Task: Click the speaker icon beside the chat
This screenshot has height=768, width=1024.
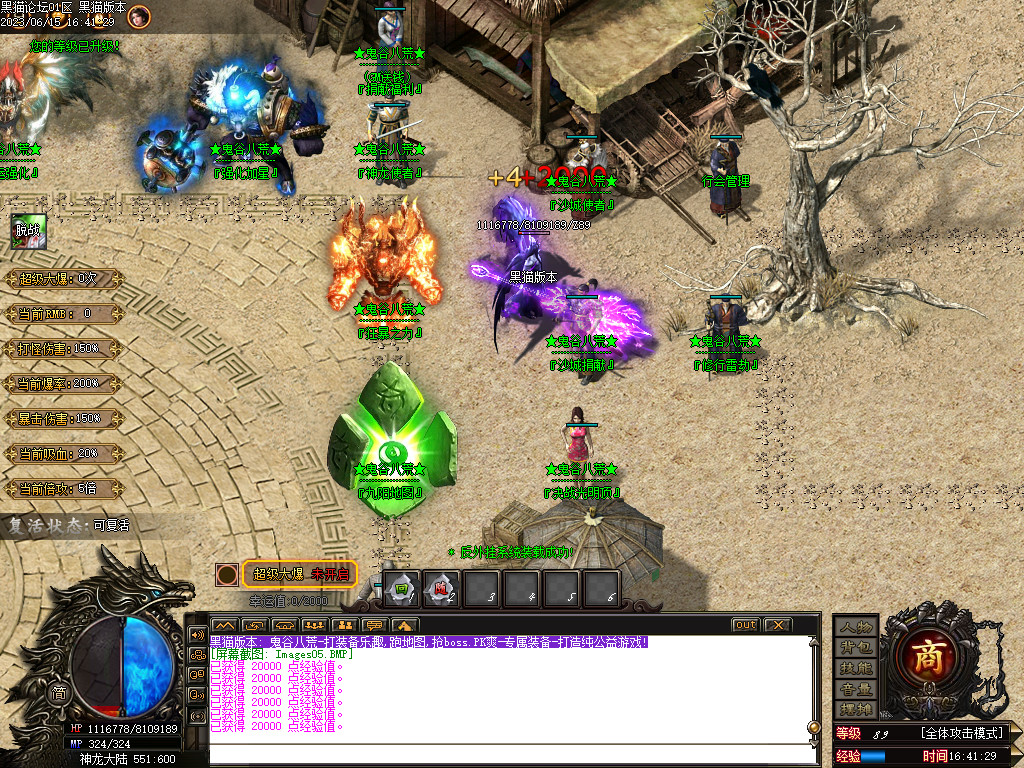Action: [x=197, y=635]
